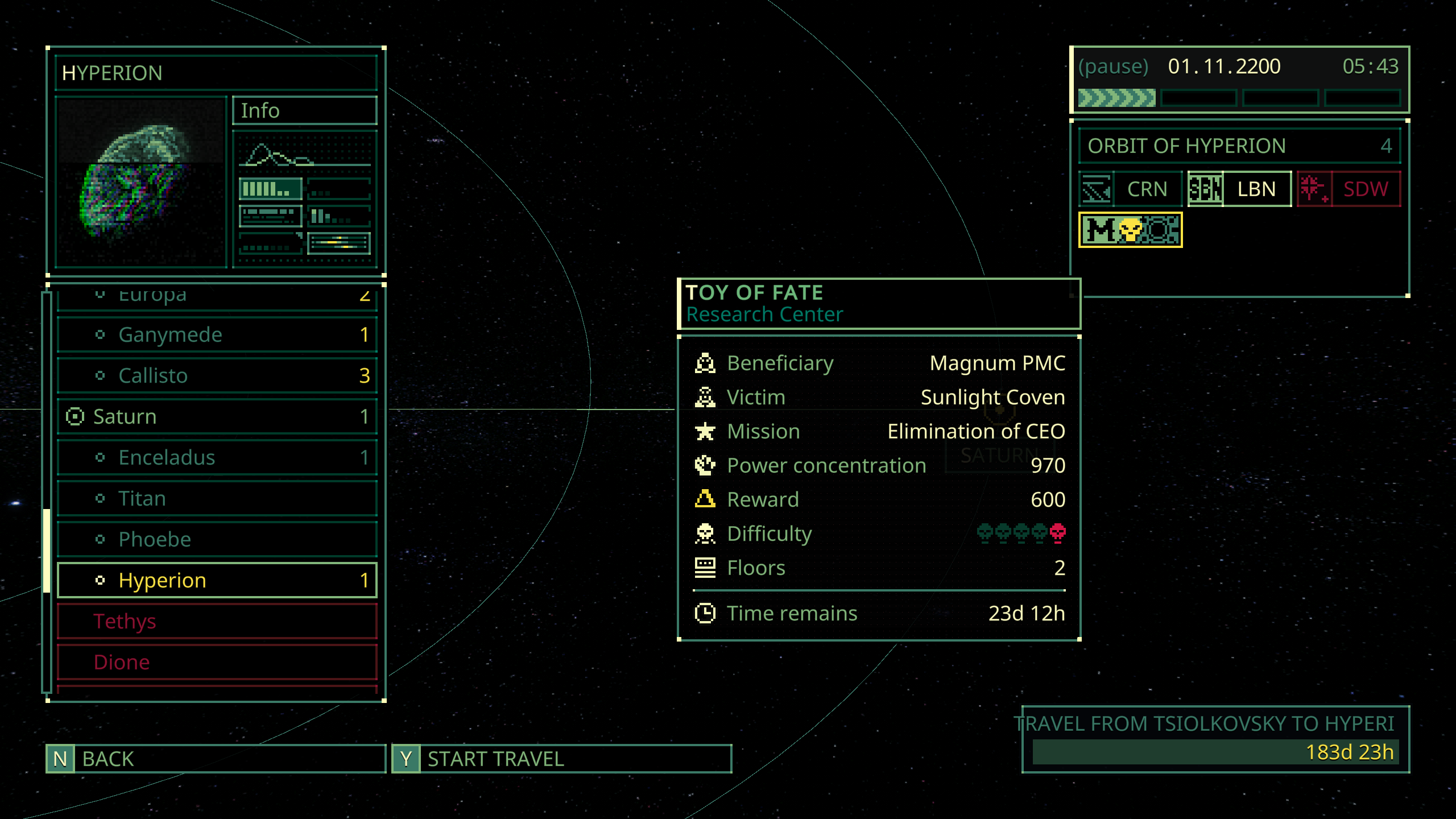Select Titan in the list
Viewport: 1456px width, 819px height.
tap(216, 498)
